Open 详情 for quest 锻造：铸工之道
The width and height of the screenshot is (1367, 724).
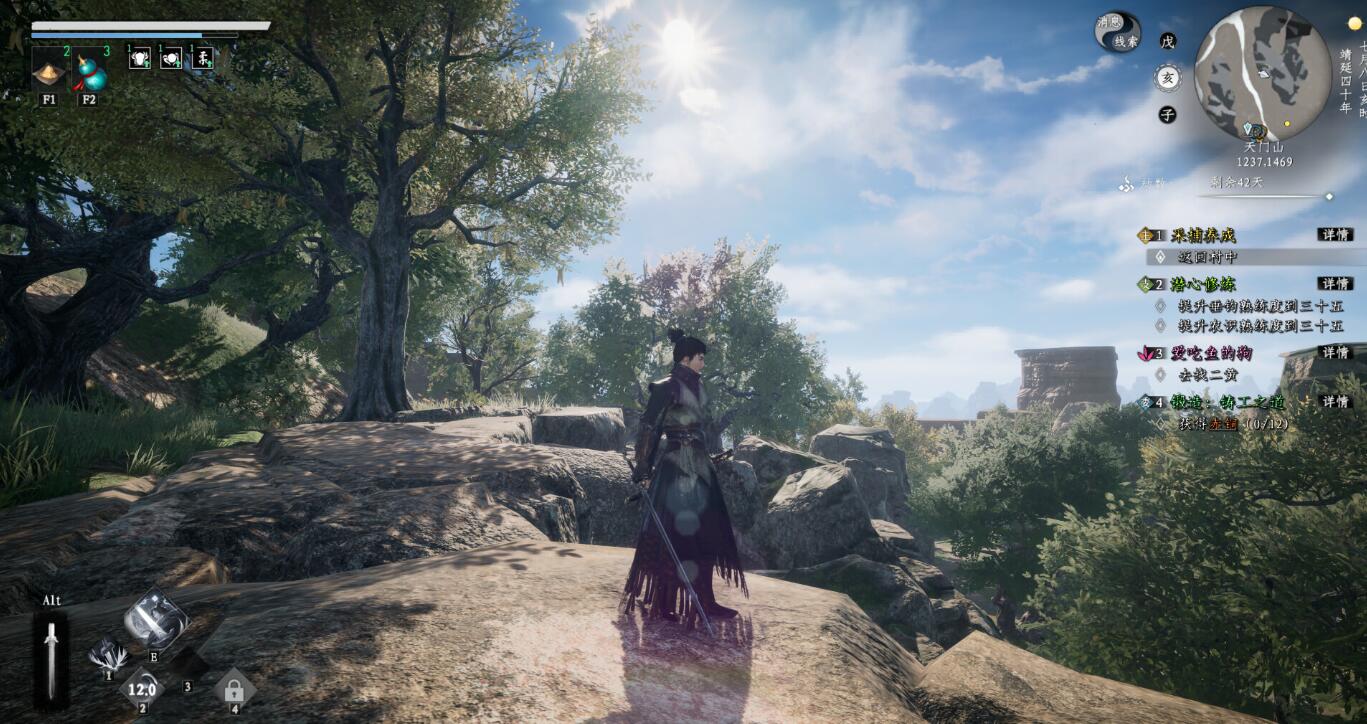[x=1335, y=402]
